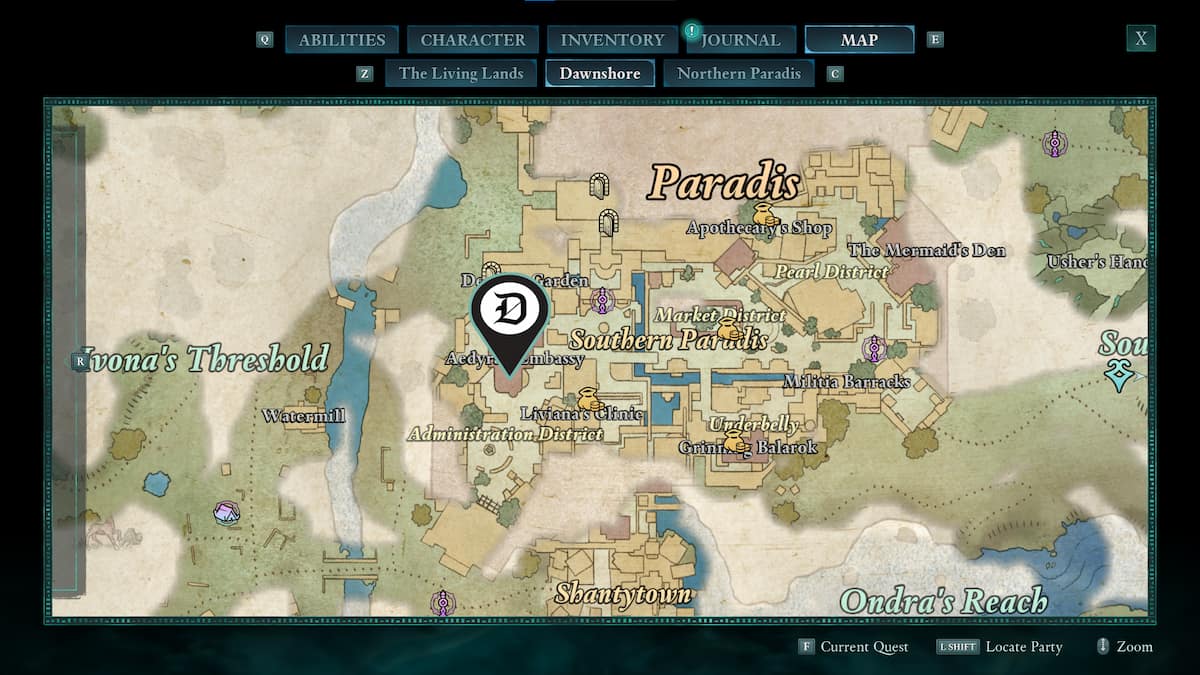Click the Apothecary's Shop merchant marker
The width and height of the screenshot is (1200, 675).
tap(766, 214)
